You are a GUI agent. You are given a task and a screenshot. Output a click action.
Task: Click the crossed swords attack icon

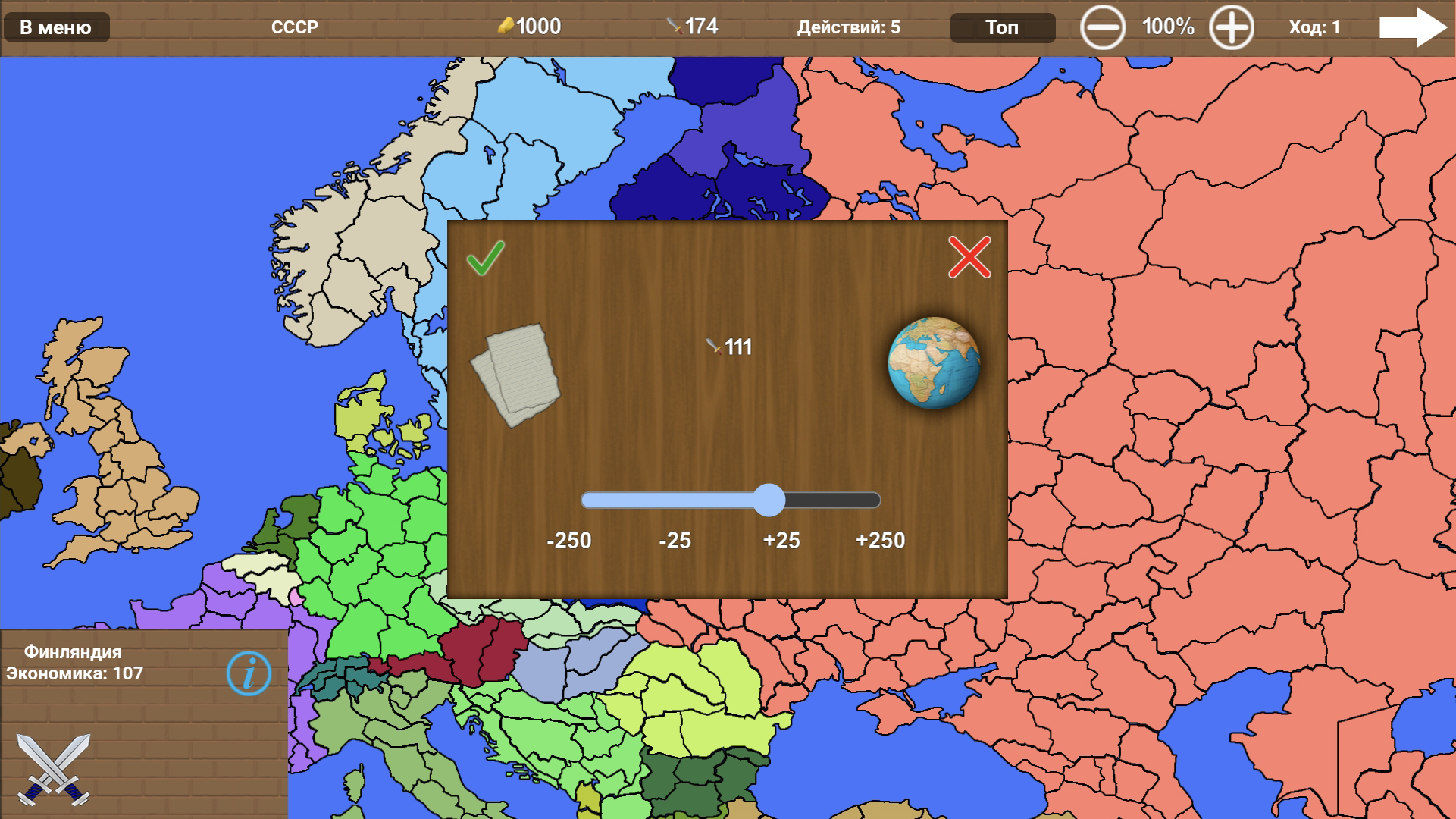point(53,770)
